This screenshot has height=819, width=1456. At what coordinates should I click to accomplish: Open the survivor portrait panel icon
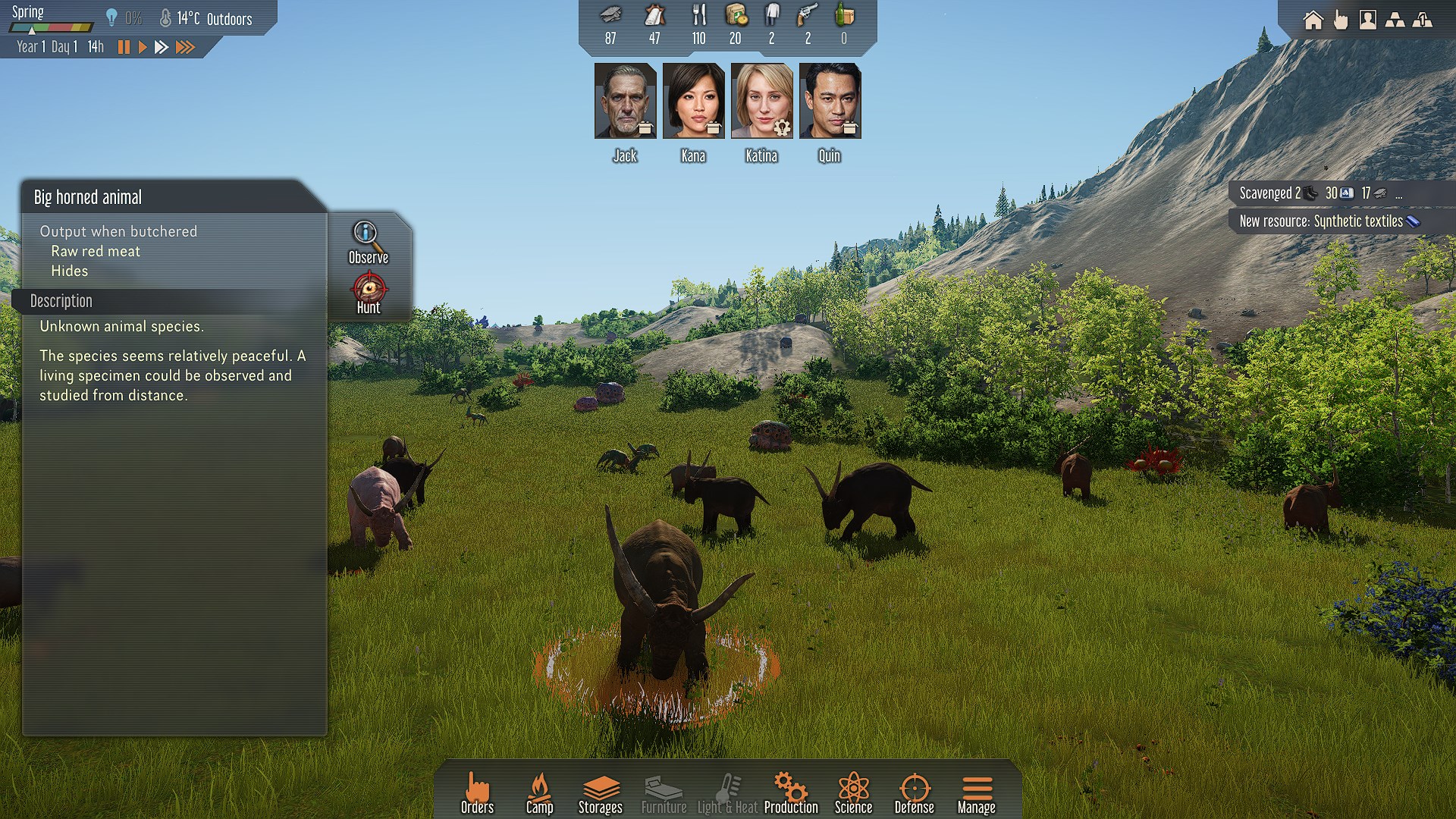pos(1367,20)
